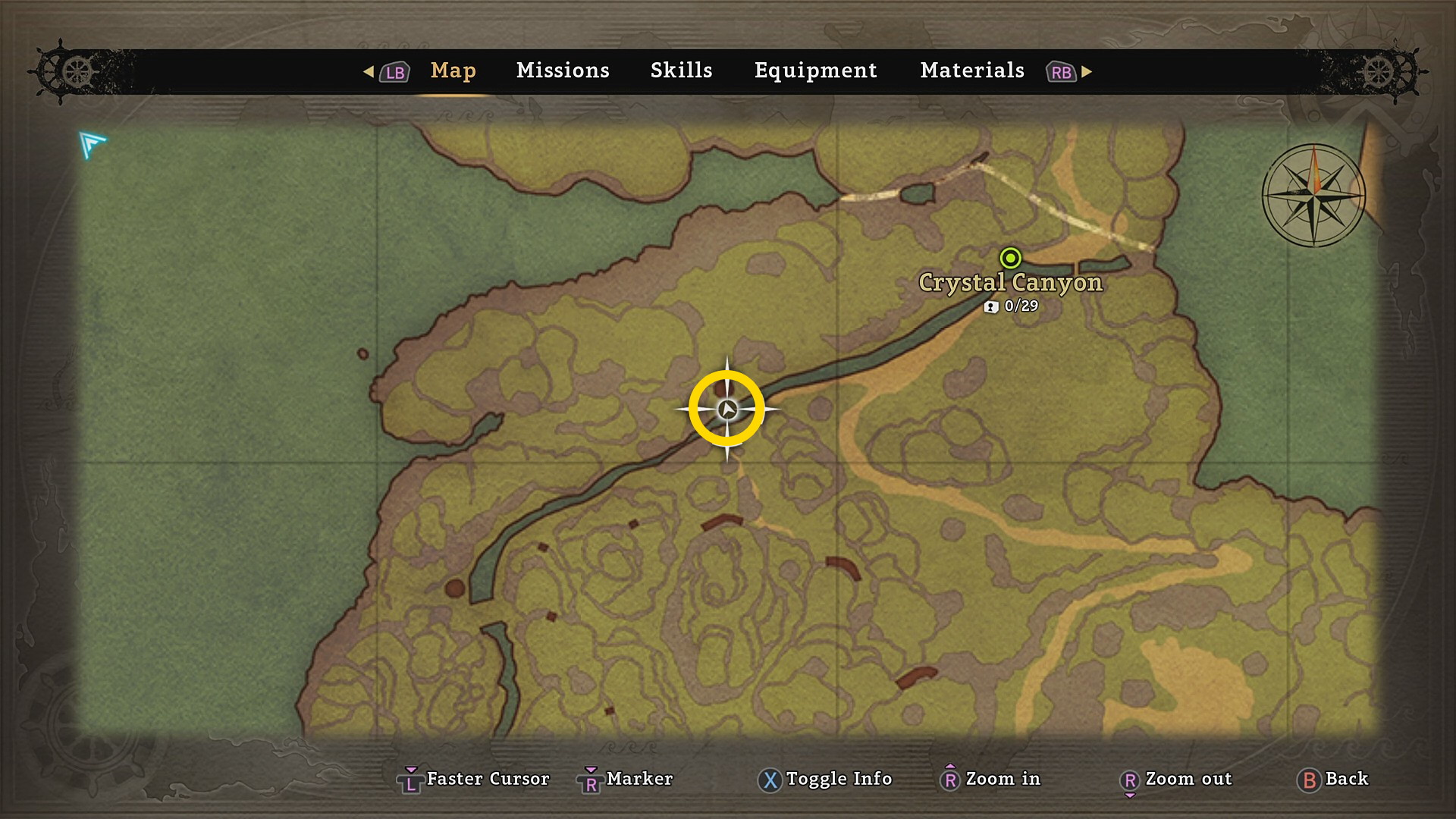
Task: Click the green Crystal Canyon map marker
Action: tap(1010, 258)
